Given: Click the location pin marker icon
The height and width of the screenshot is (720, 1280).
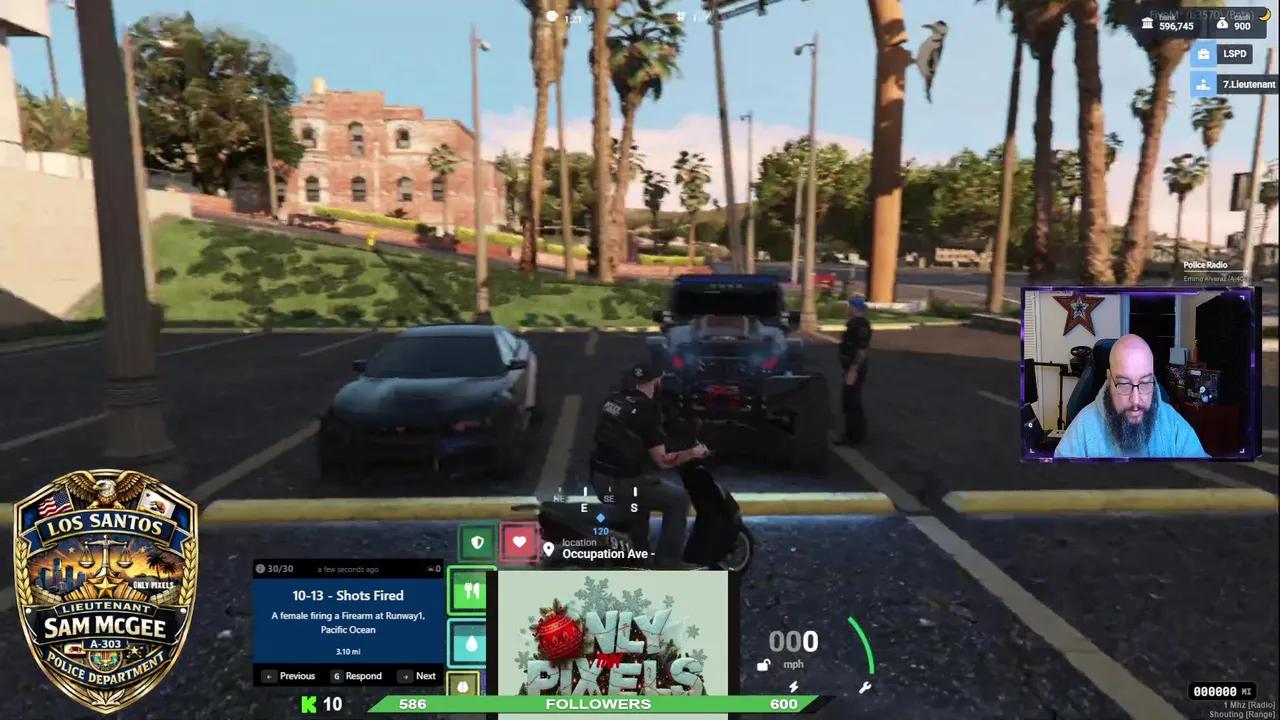Looking at the screenshot, I should coord(548,549).
